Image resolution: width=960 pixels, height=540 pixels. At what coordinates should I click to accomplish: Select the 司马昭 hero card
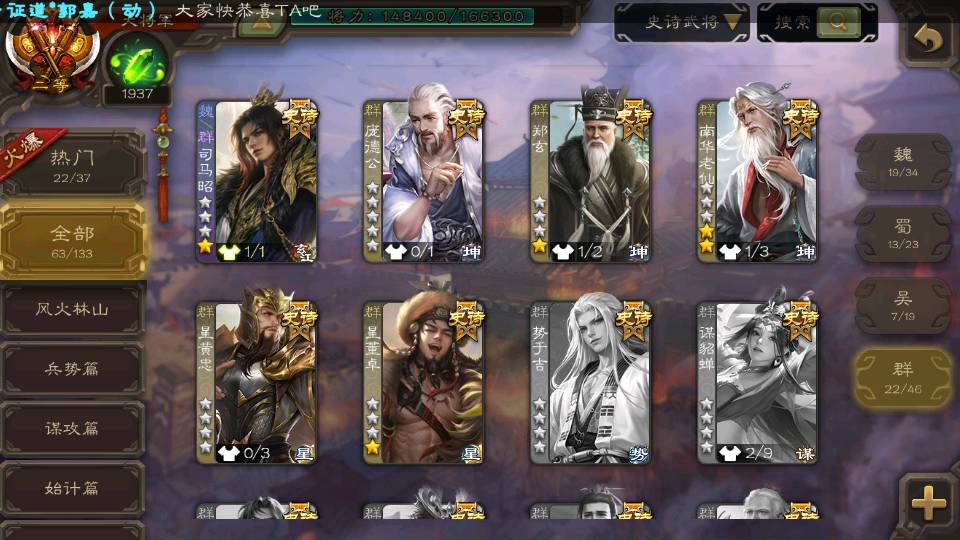point(257,181)
